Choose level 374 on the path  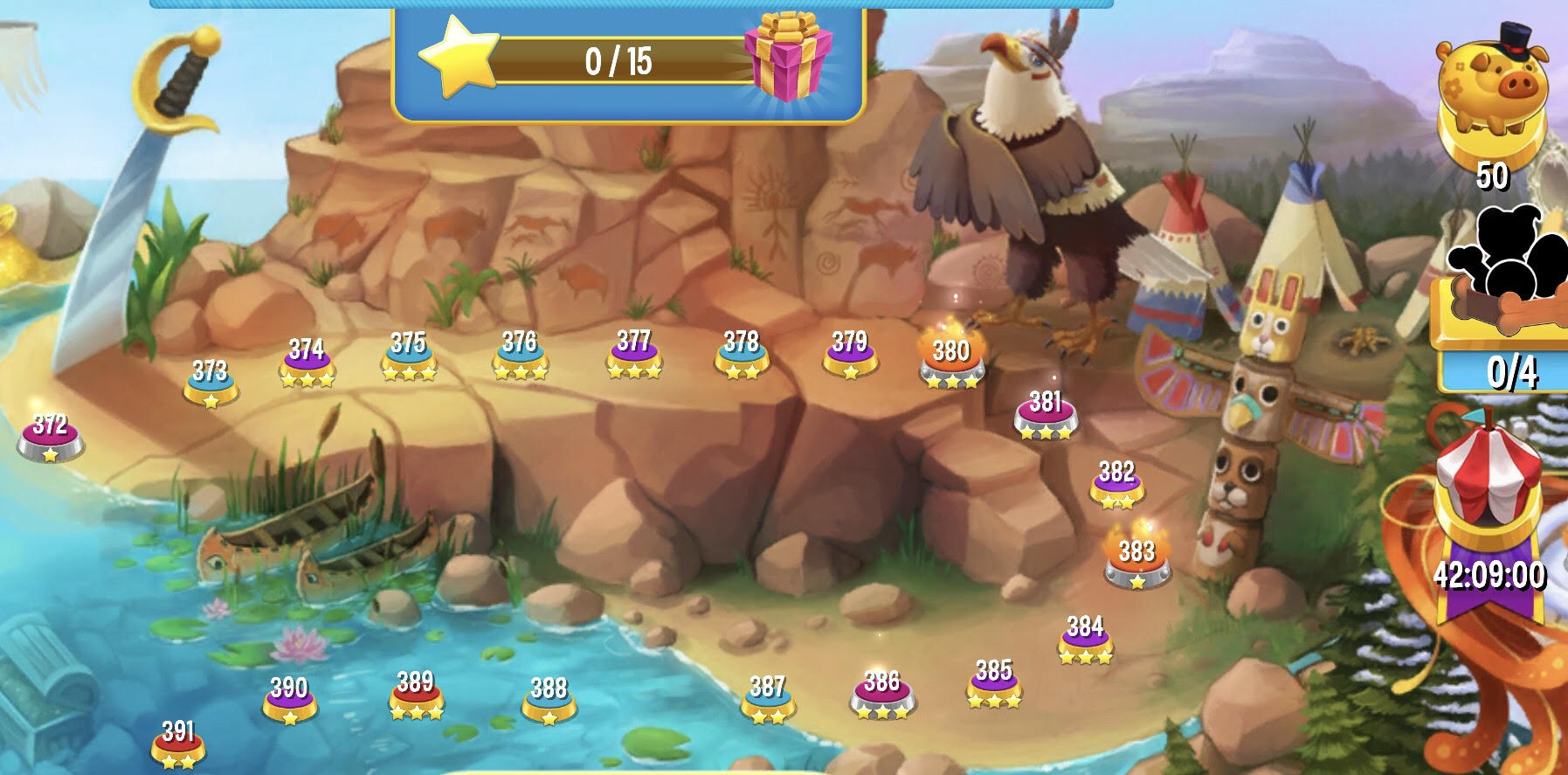(307, 361)
